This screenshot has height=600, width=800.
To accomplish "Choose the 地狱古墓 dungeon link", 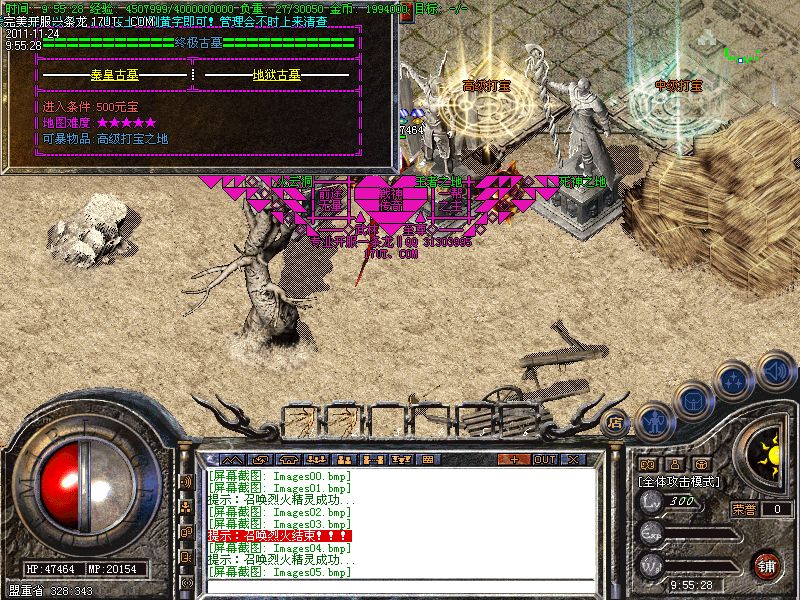I will pos(275,74).
